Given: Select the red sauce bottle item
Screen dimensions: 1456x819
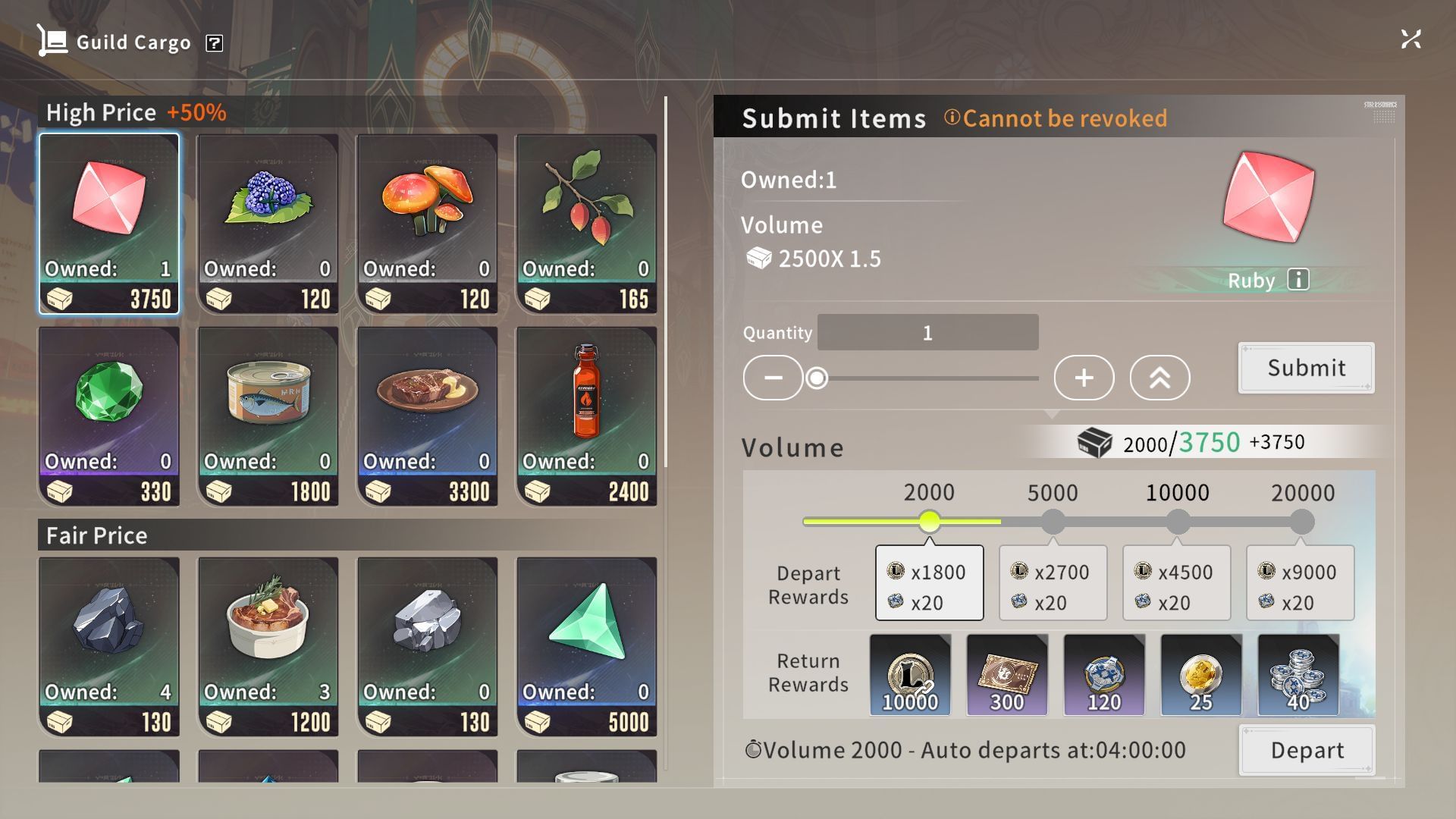Looking at the screenshot, I should [587, 416].
